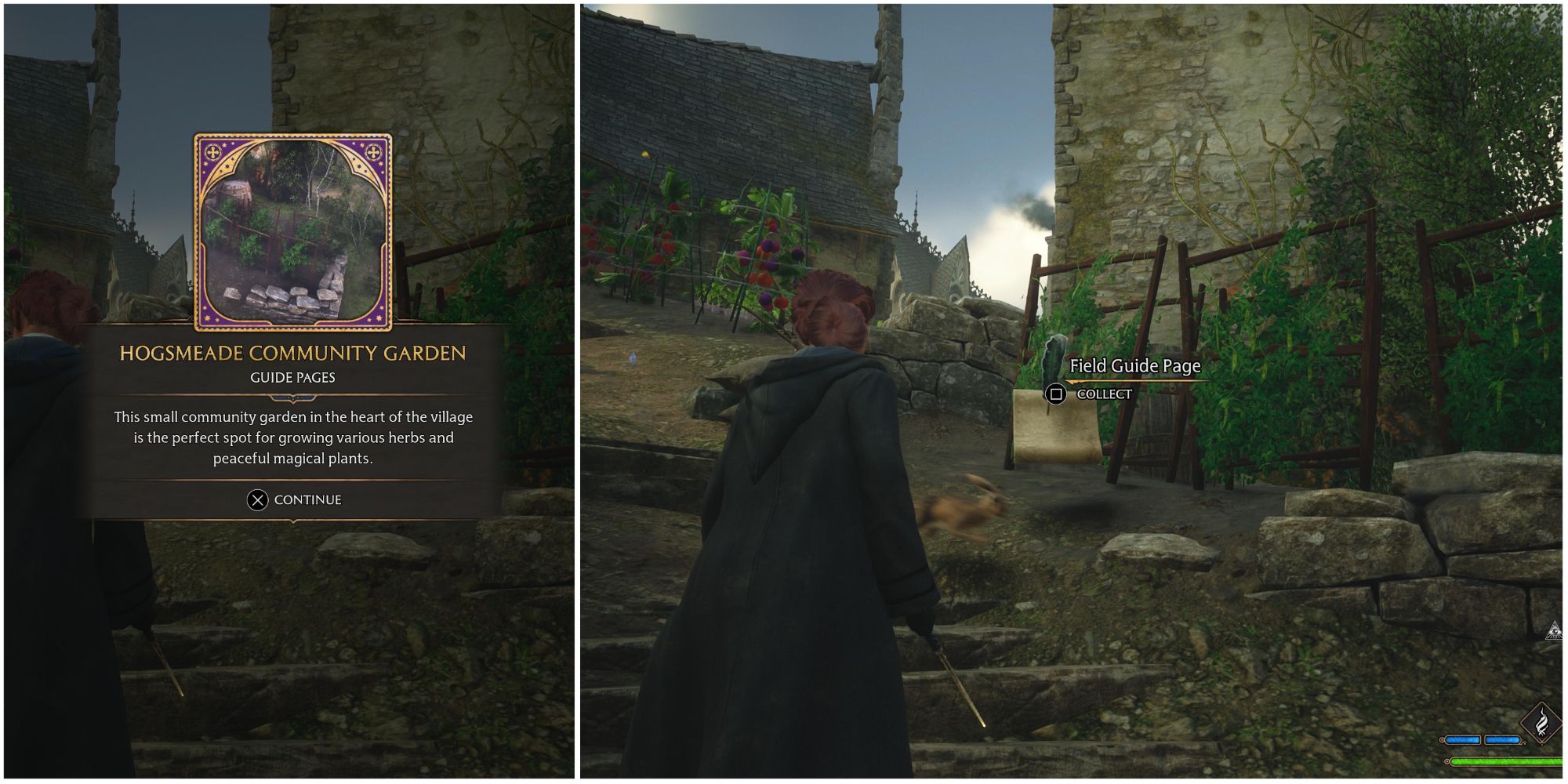The height and width of the screenshot is (784, 1568).
Task: Click the ornament at the ancient magic bar start
Action: [x=1442, y=740]
